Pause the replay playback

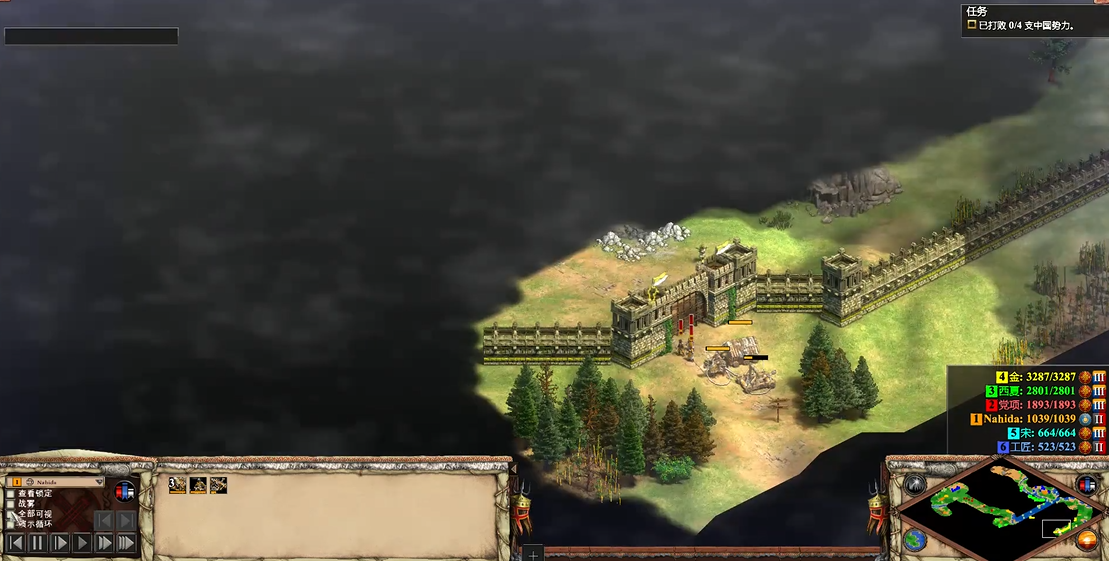tap(38, 543)
